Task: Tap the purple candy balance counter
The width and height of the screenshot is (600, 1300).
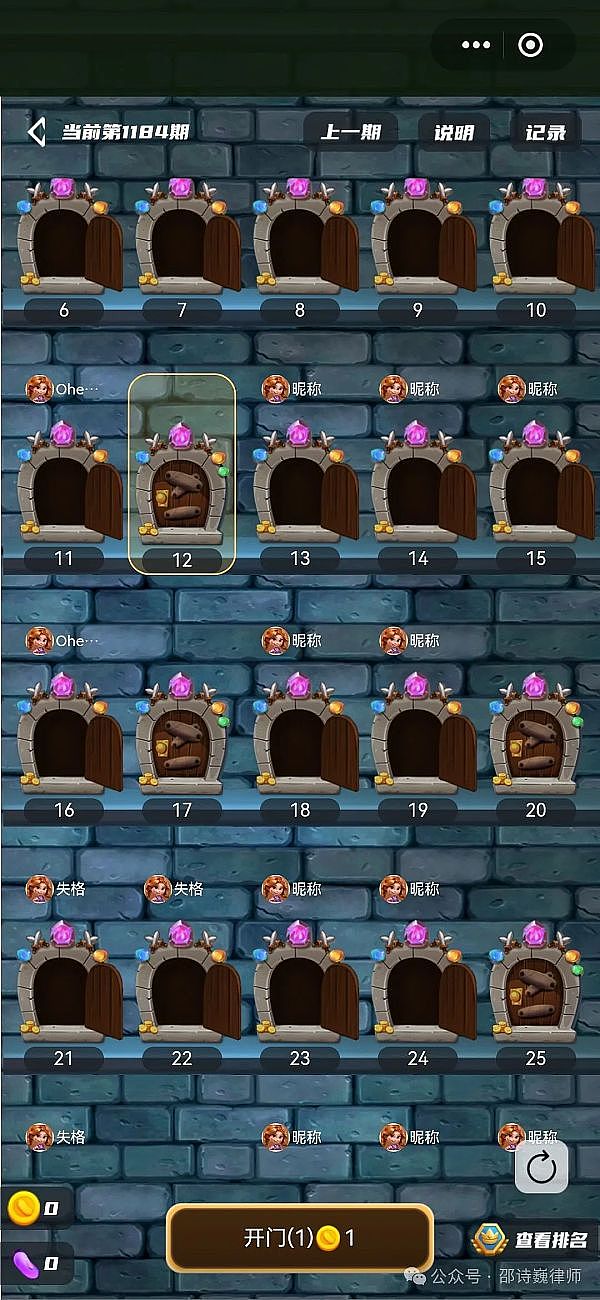Action: click(x=35, y=1262)
